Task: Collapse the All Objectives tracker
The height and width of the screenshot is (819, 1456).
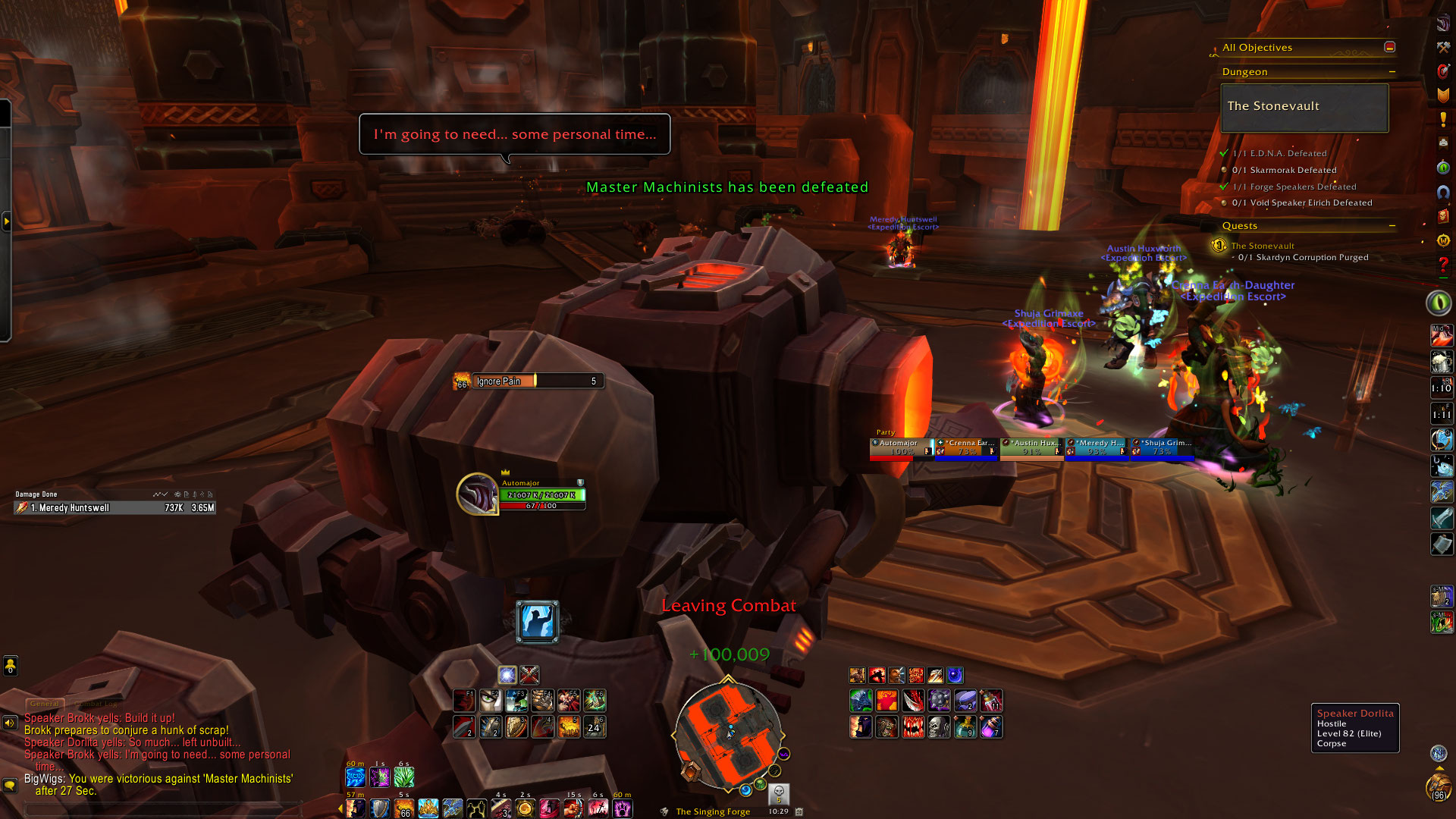Action: (x=1389, y=47)
